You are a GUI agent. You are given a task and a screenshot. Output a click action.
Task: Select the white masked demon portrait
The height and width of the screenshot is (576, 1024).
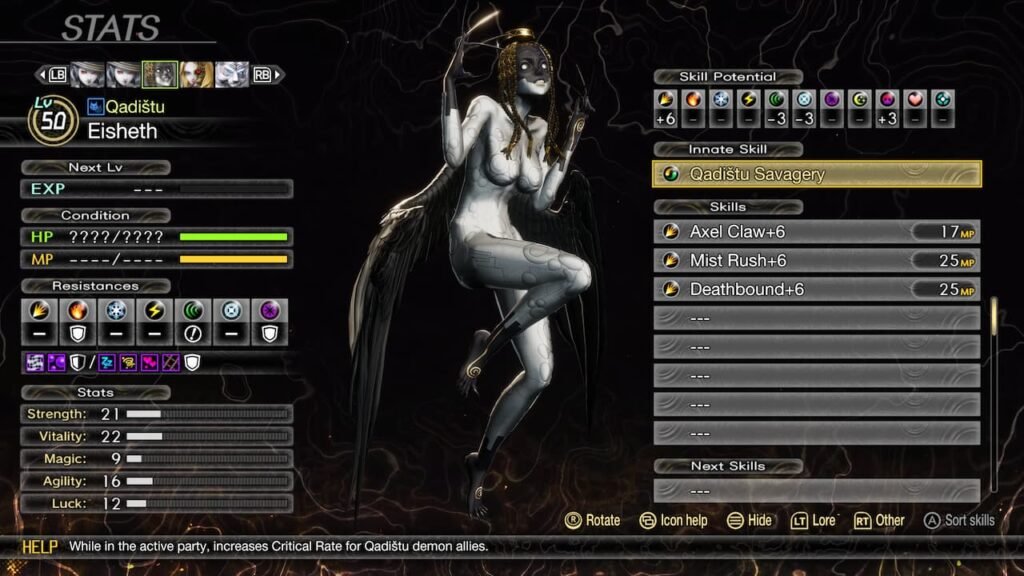(232, 74)
